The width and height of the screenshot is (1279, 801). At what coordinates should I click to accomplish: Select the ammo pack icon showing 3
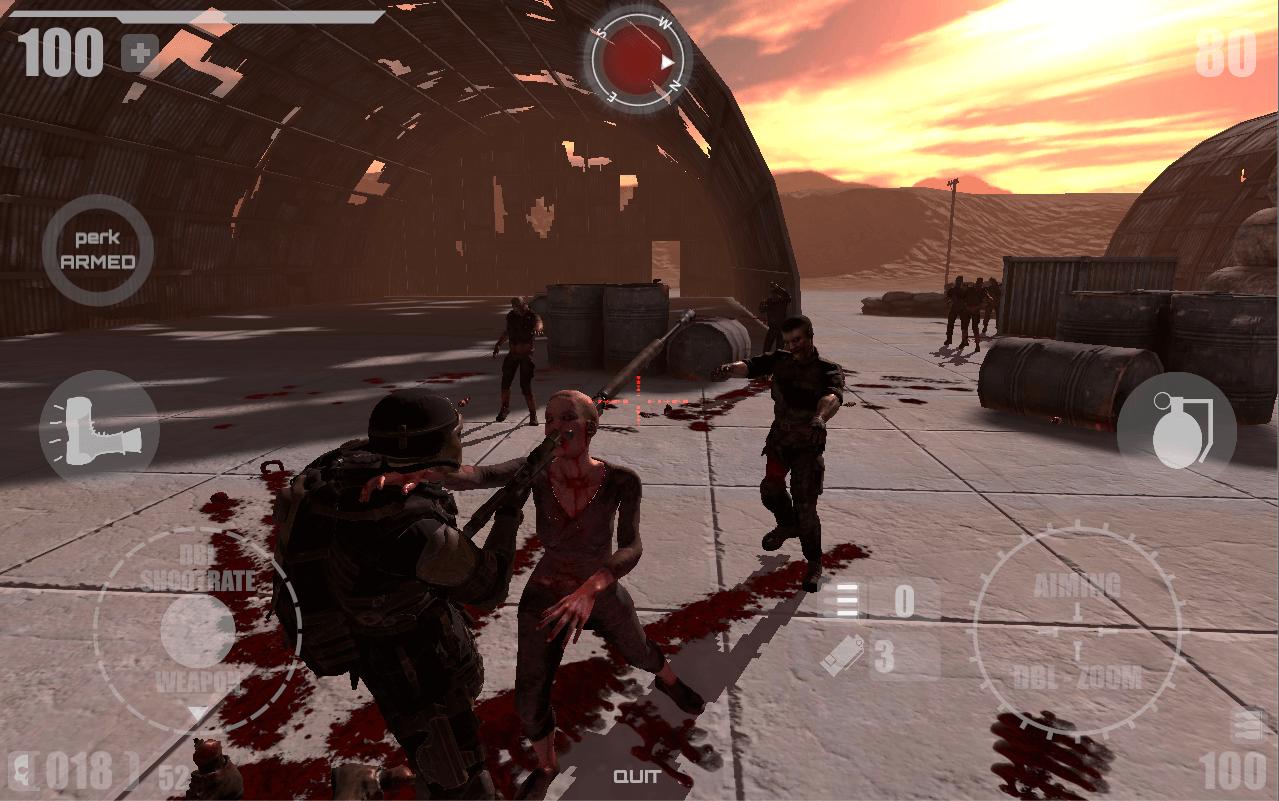tap(842, 656)
